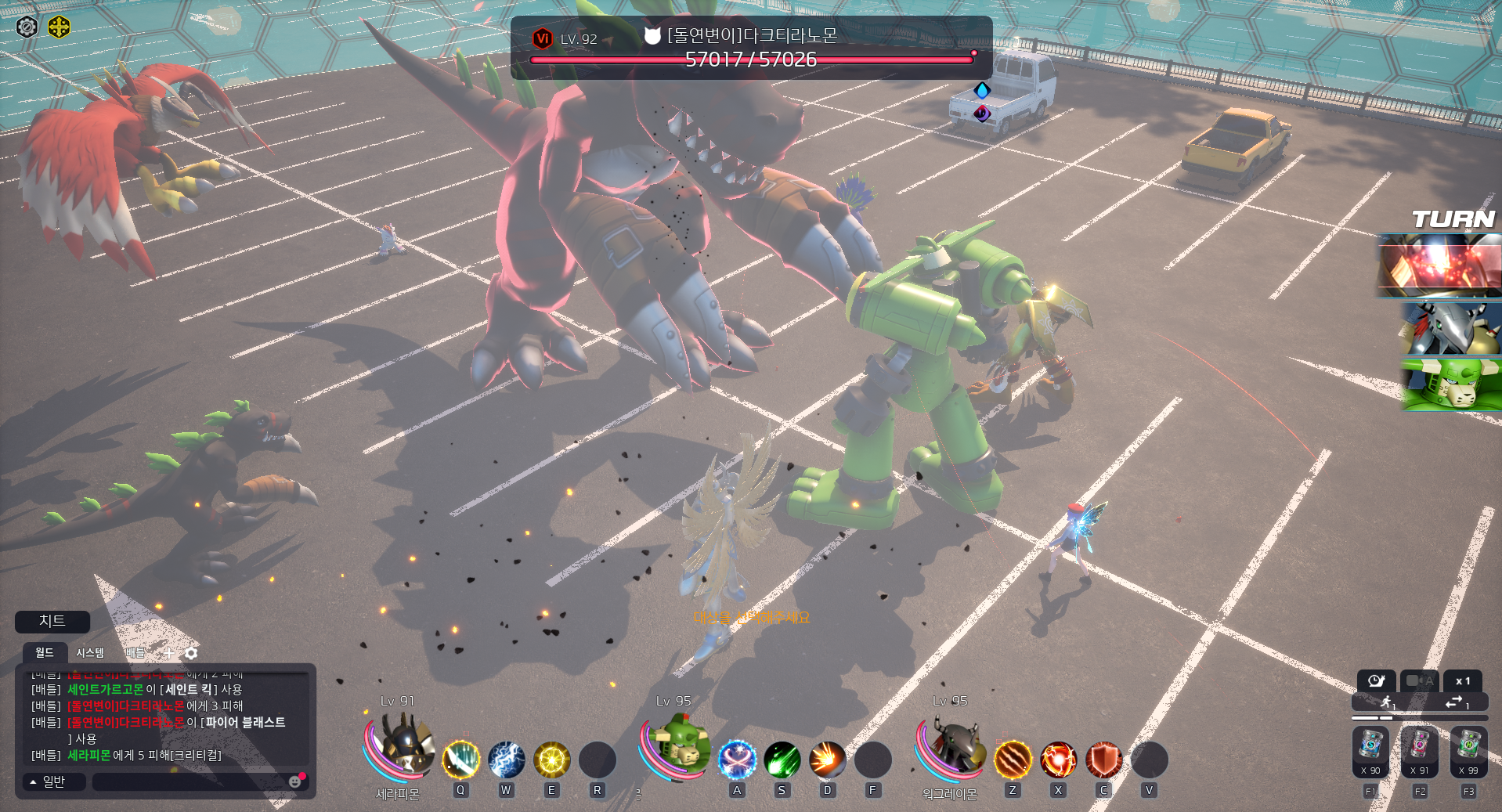Add a new chat tab with plus

click(168, 652)
